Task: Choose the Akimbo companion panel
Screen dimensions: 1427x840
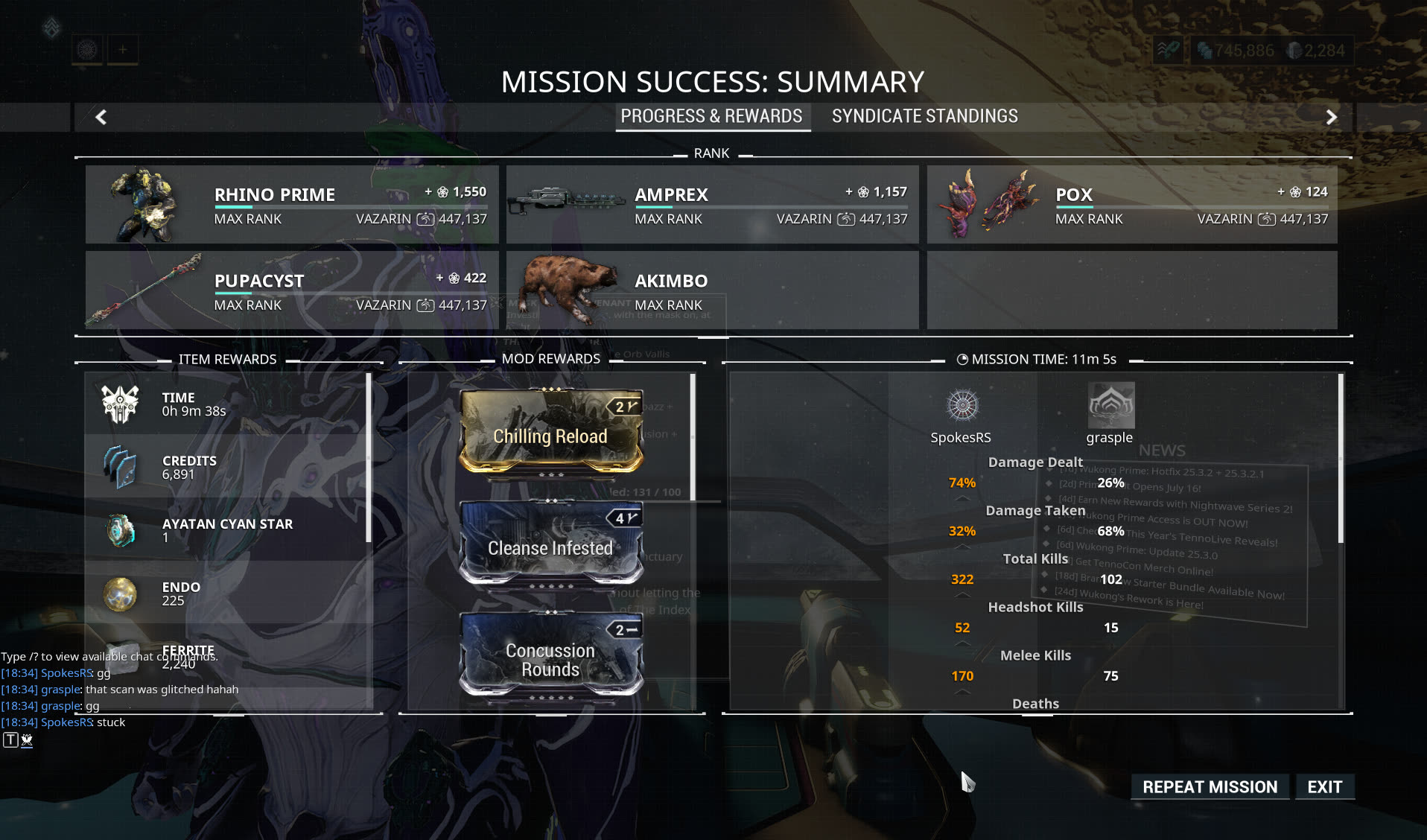Action: [712, 290]
